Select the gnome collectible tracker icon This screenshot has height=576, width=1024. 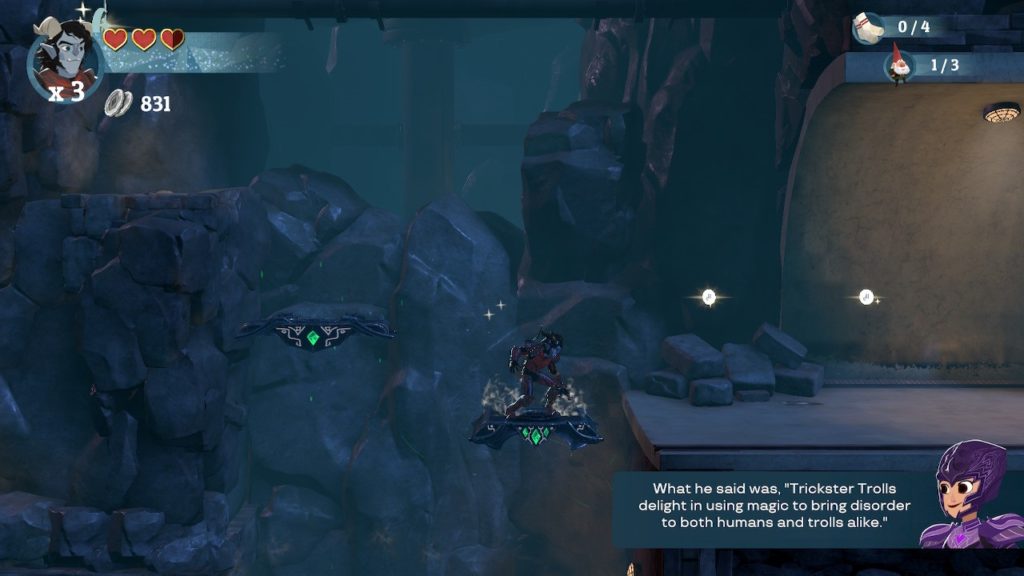click(900, 66)
